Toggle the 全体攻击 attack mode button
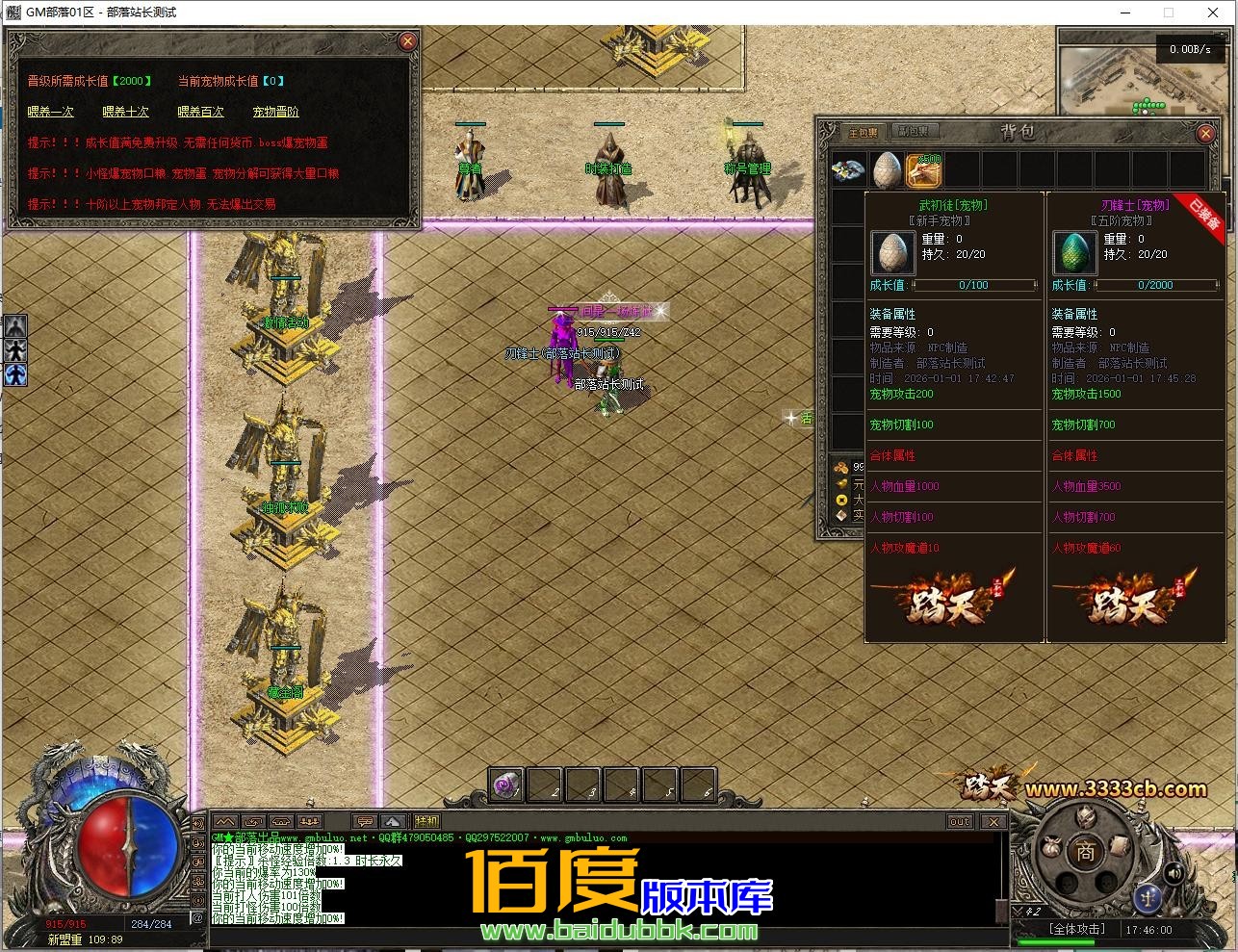Image resolution: width=1238 pixels, height=952 pixels. [1076, 928]
